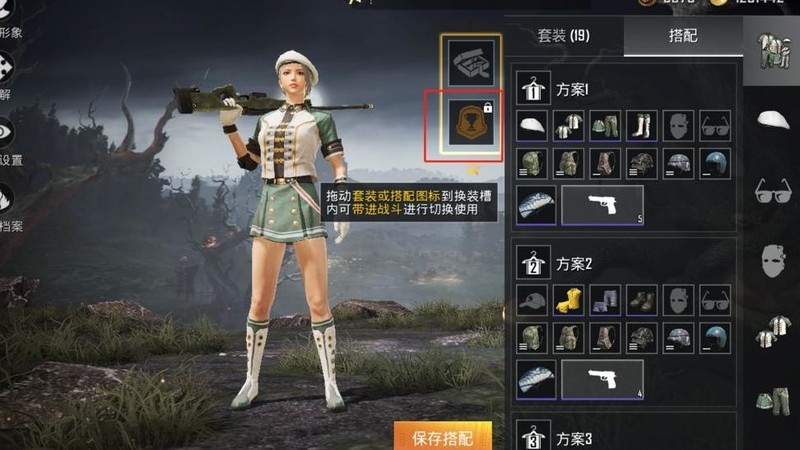The height and width of the screenshot is (450, 800).
Task: Switch to the 套装 (19) tab
Action: 565,36
